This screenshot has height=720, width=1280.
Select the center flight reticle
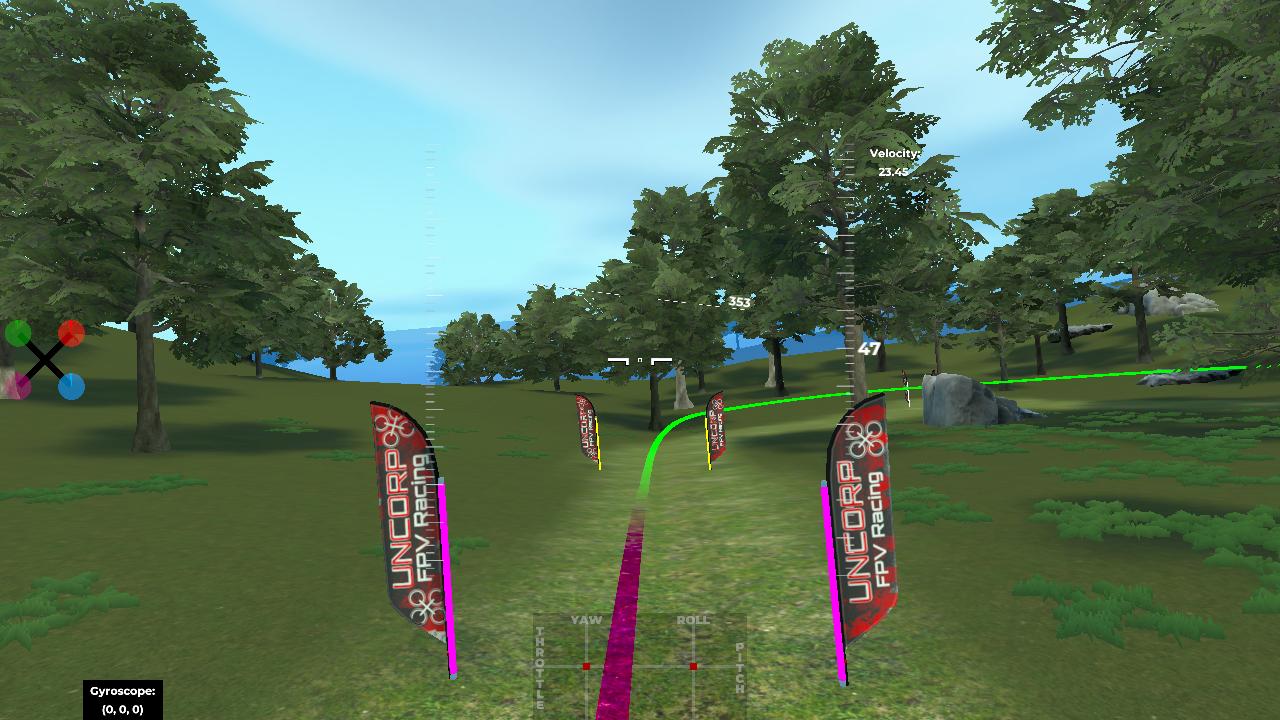[x=640, y=358]
